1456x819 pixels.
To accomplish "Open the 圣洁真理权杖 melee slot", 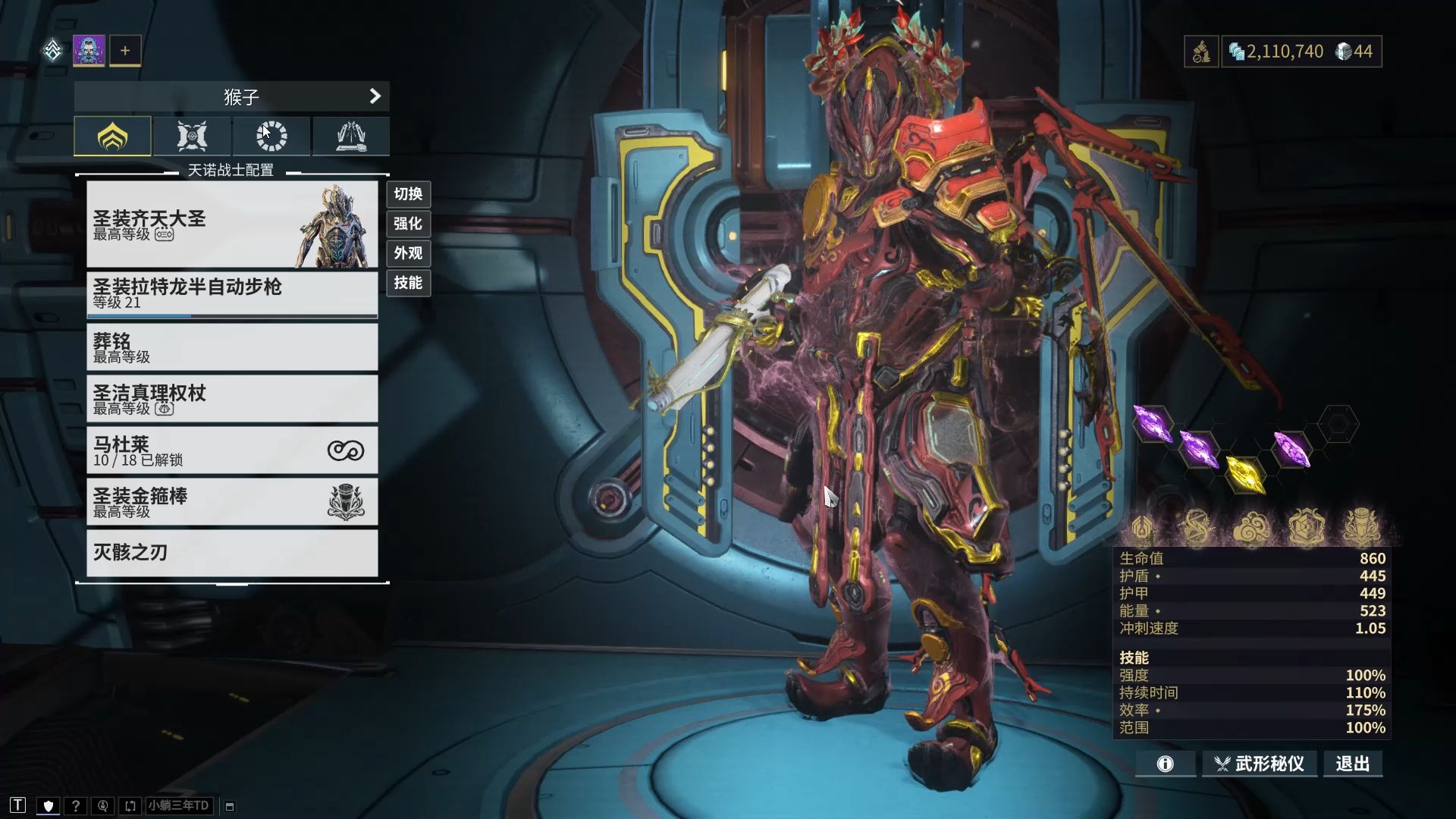I will (x=232, y=399).
